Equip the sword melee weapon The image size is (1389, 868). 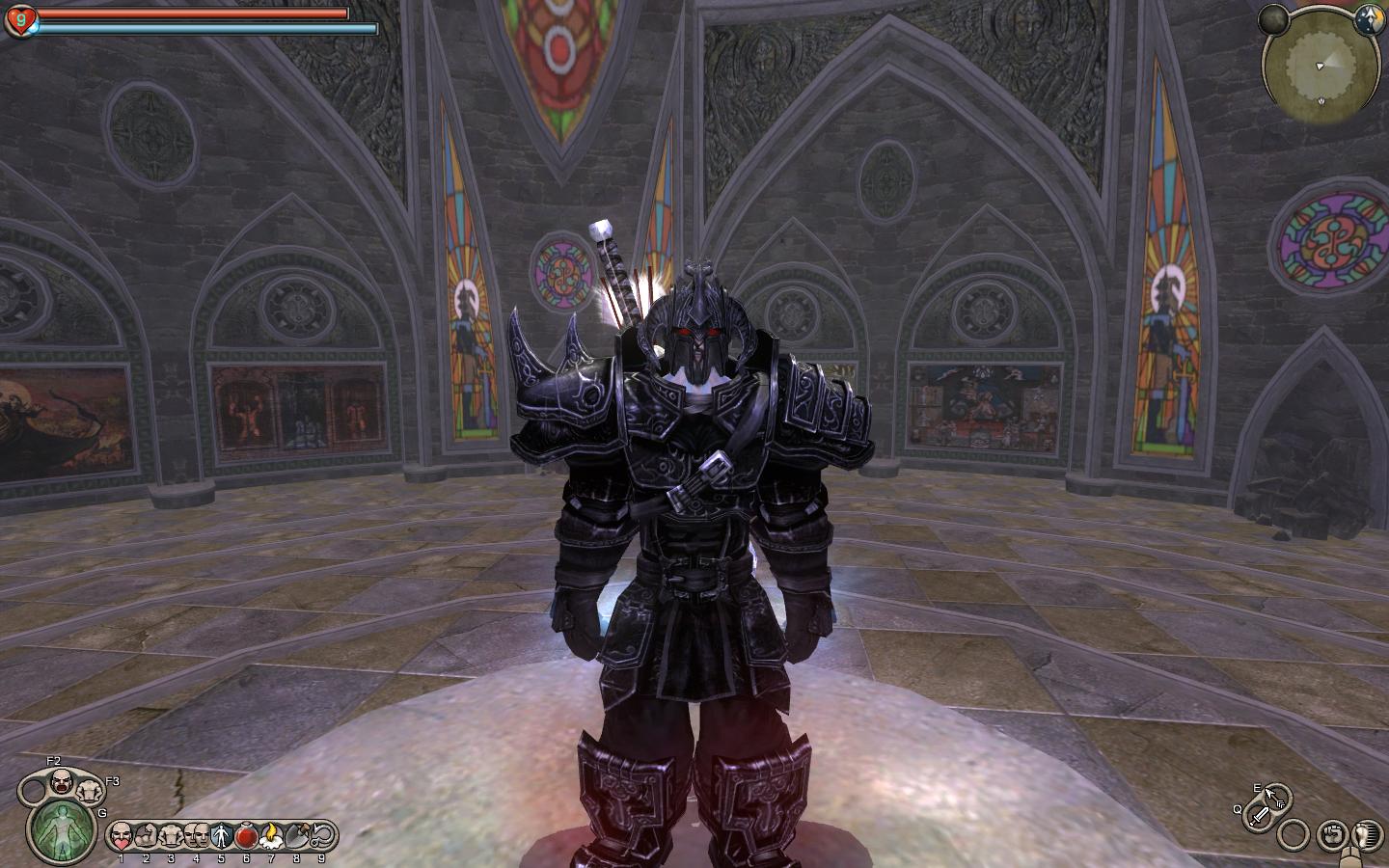(x=1261, y=816)
